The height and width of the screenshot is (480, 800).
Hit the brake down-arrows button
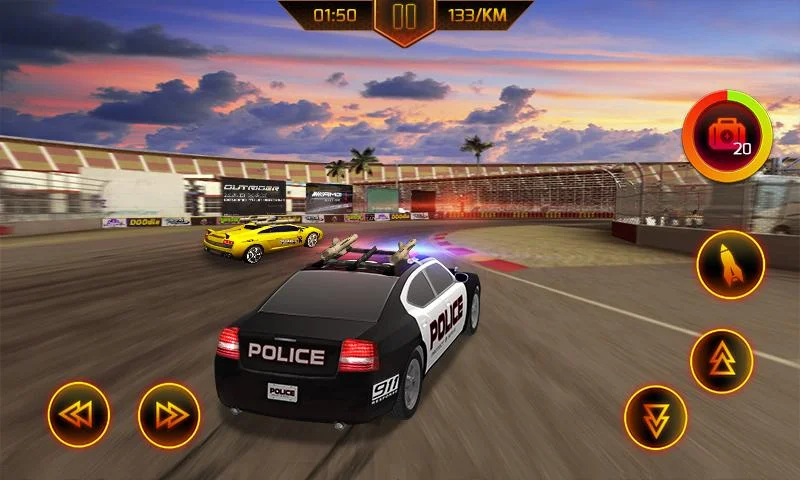655,417
